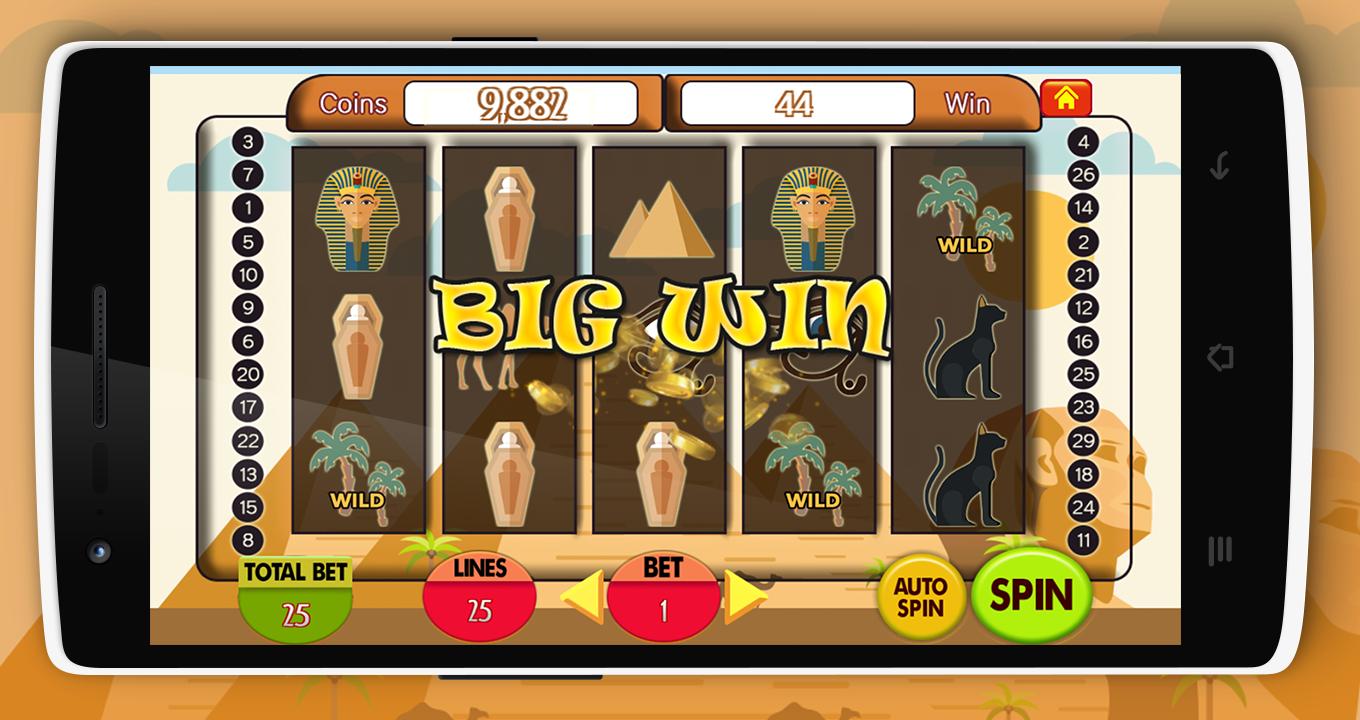This screenshot has height=720, width=1360.
Task: Select the pharaoh symbol on the first reel
Action: click(x=358, y=217)
